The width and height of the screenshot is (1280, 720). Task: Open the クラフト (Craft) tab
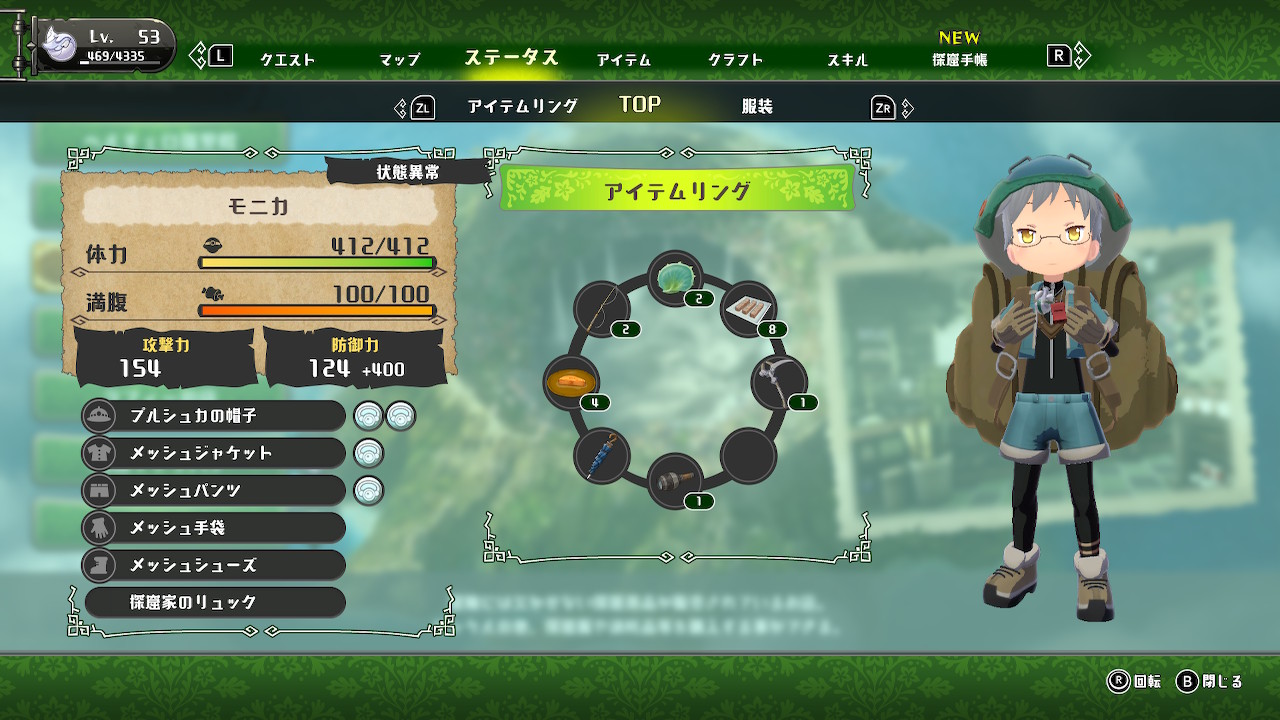click(736, 60)
